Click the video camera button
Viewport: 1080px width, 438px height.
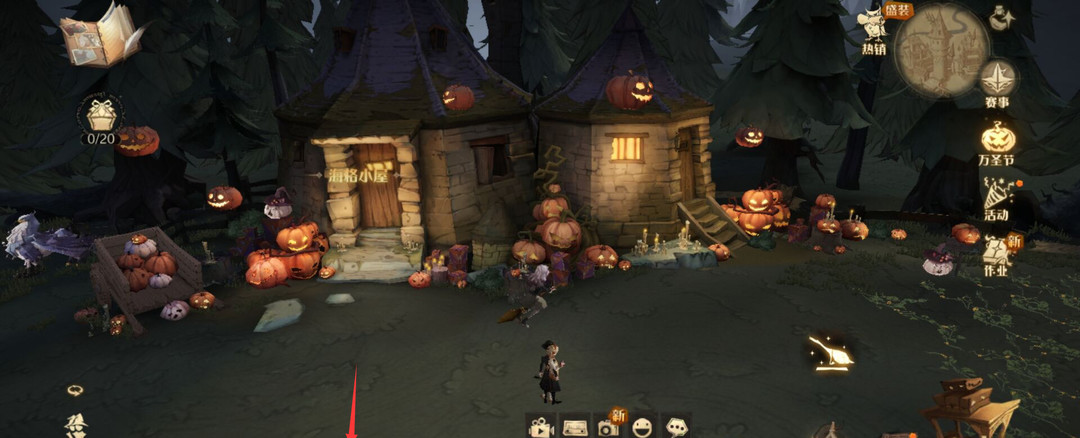pyautogui.click(x=541, y=427)
